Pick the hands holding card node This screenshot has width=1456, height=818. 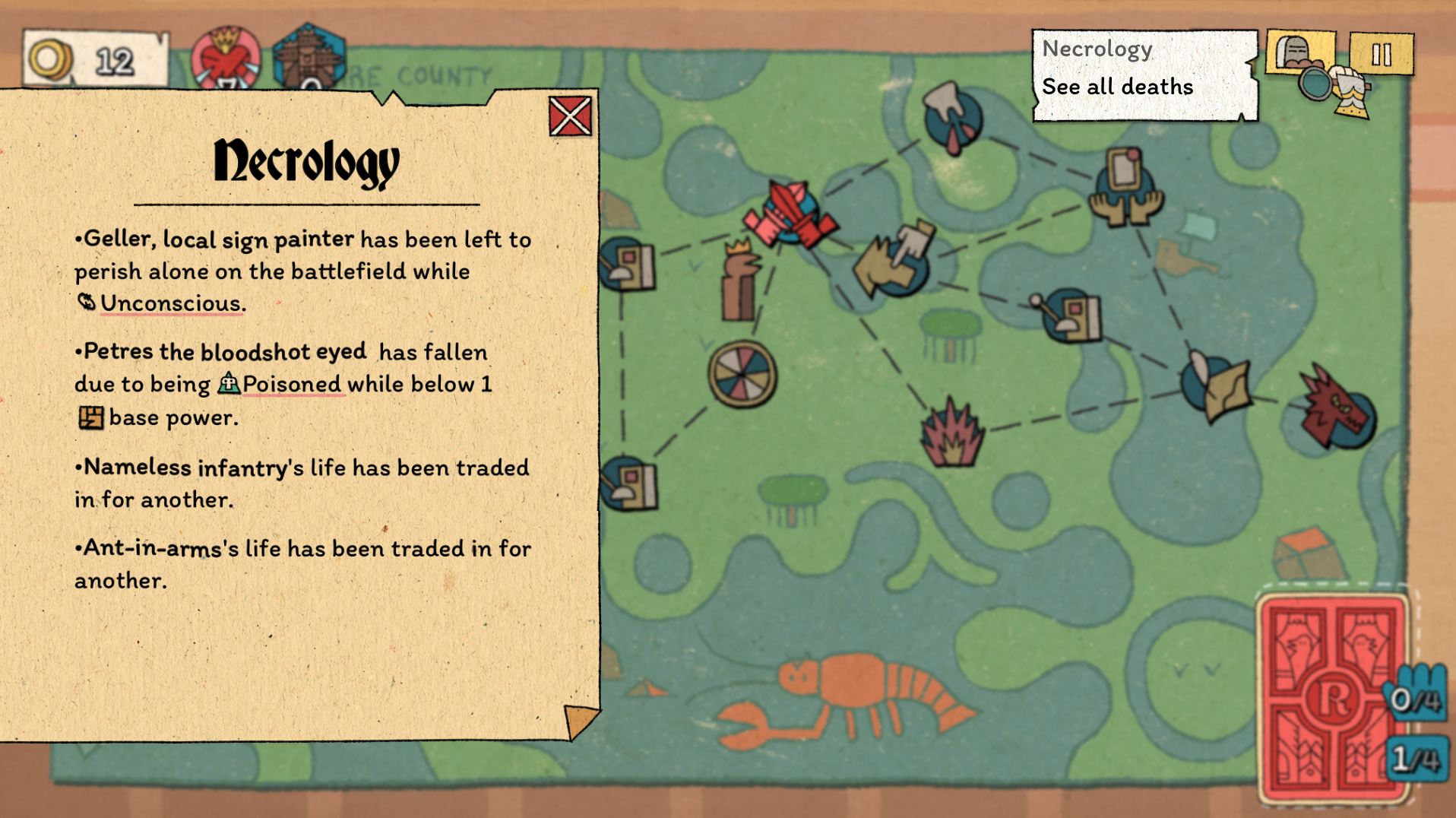tap(1125, 189)
